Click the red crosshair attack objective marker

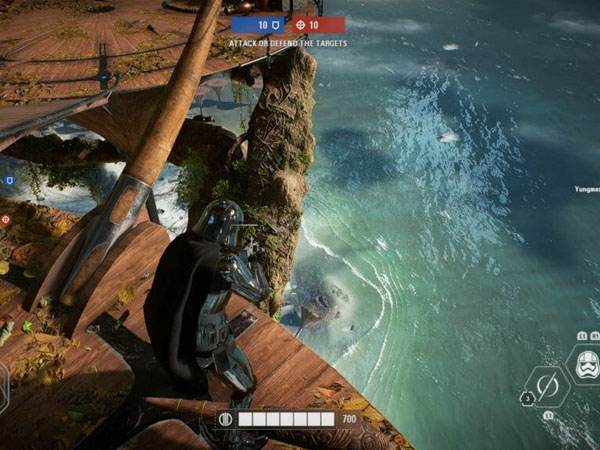pyautogui.click(x=6, y=218)
